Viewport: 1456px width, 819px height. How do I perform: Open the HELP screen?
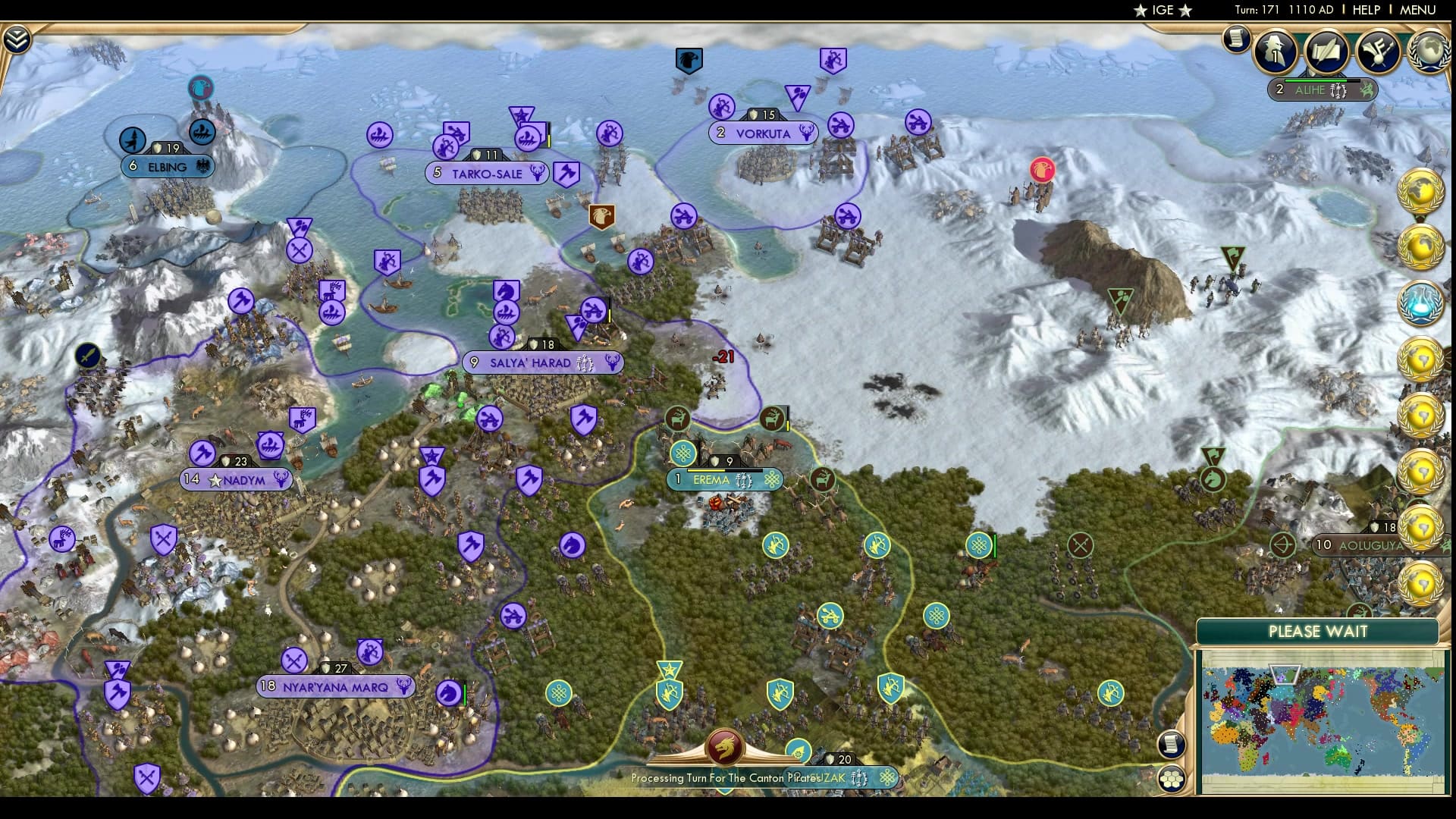(1367, 10)
